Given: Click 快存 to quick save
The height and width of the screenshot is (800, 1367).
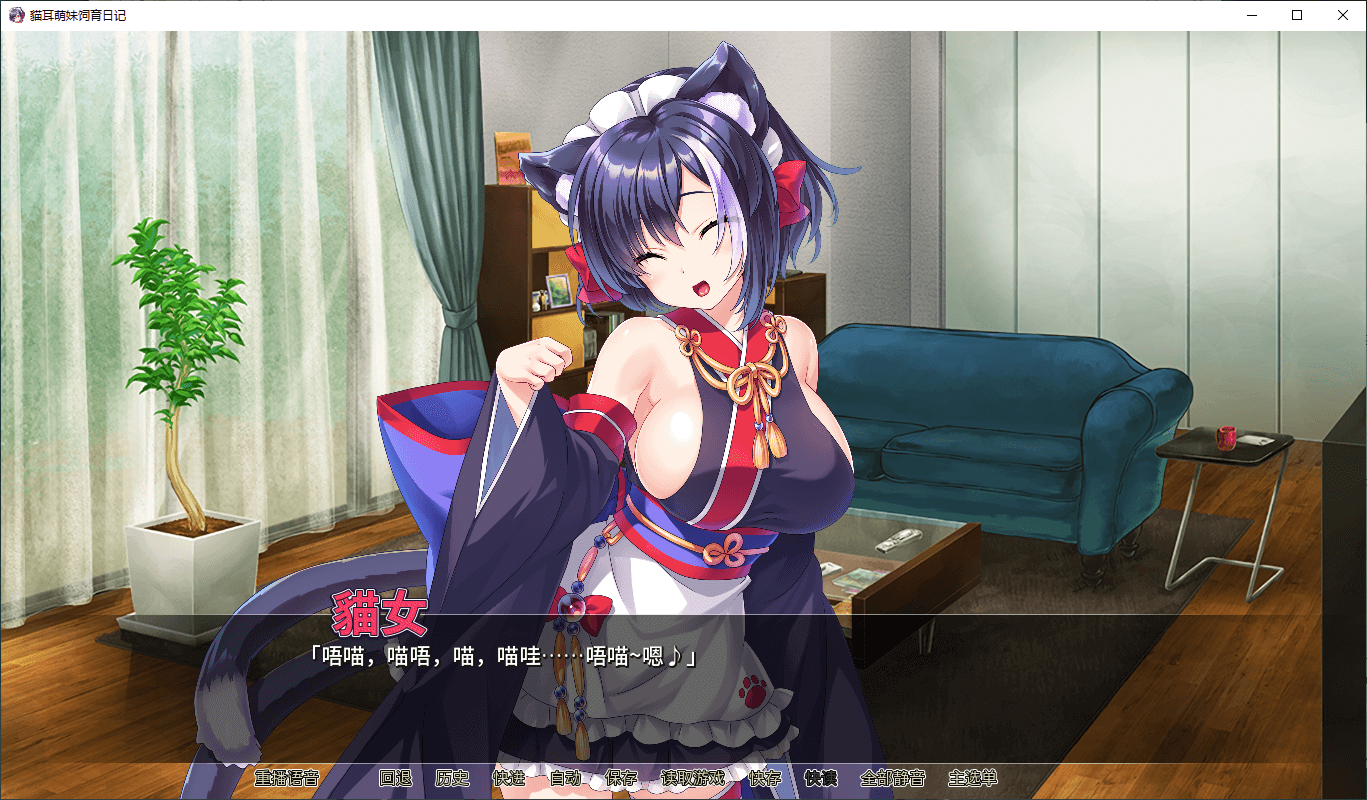Looking at the screenshot, I should (x=765, y=778).
